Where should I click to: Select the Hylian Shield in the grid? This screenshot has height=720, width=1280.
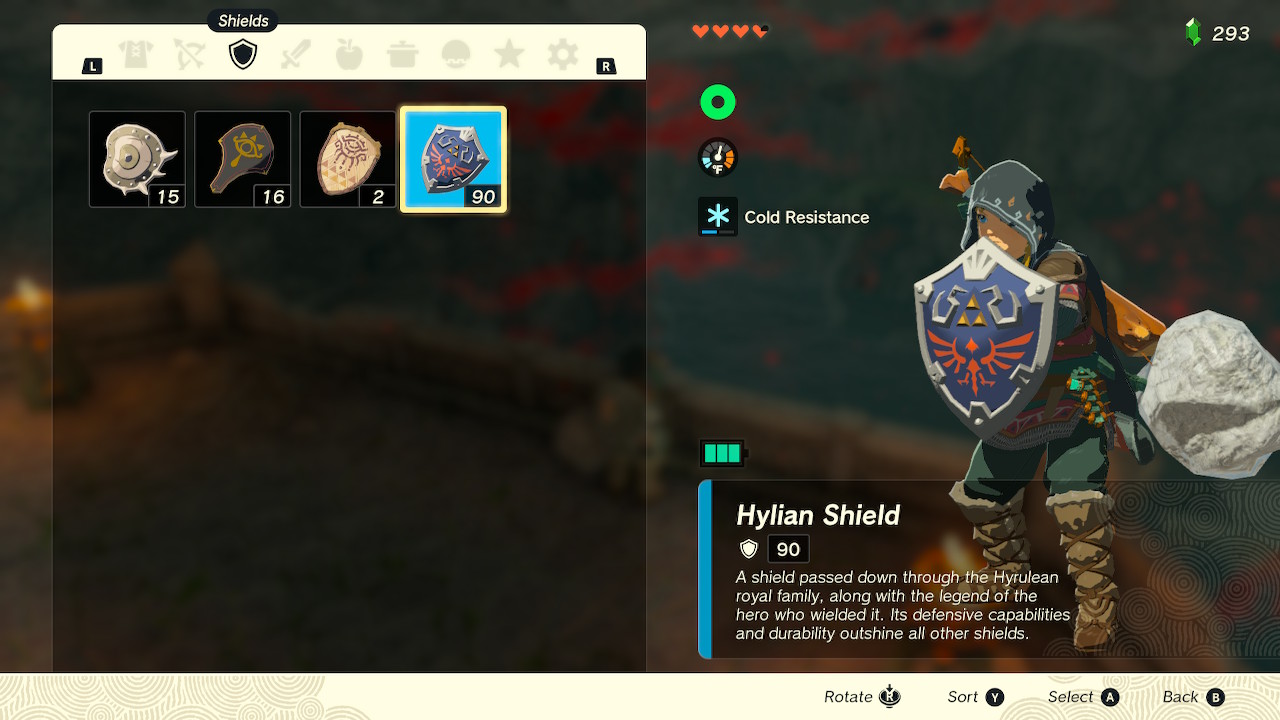tap(453, 160)
